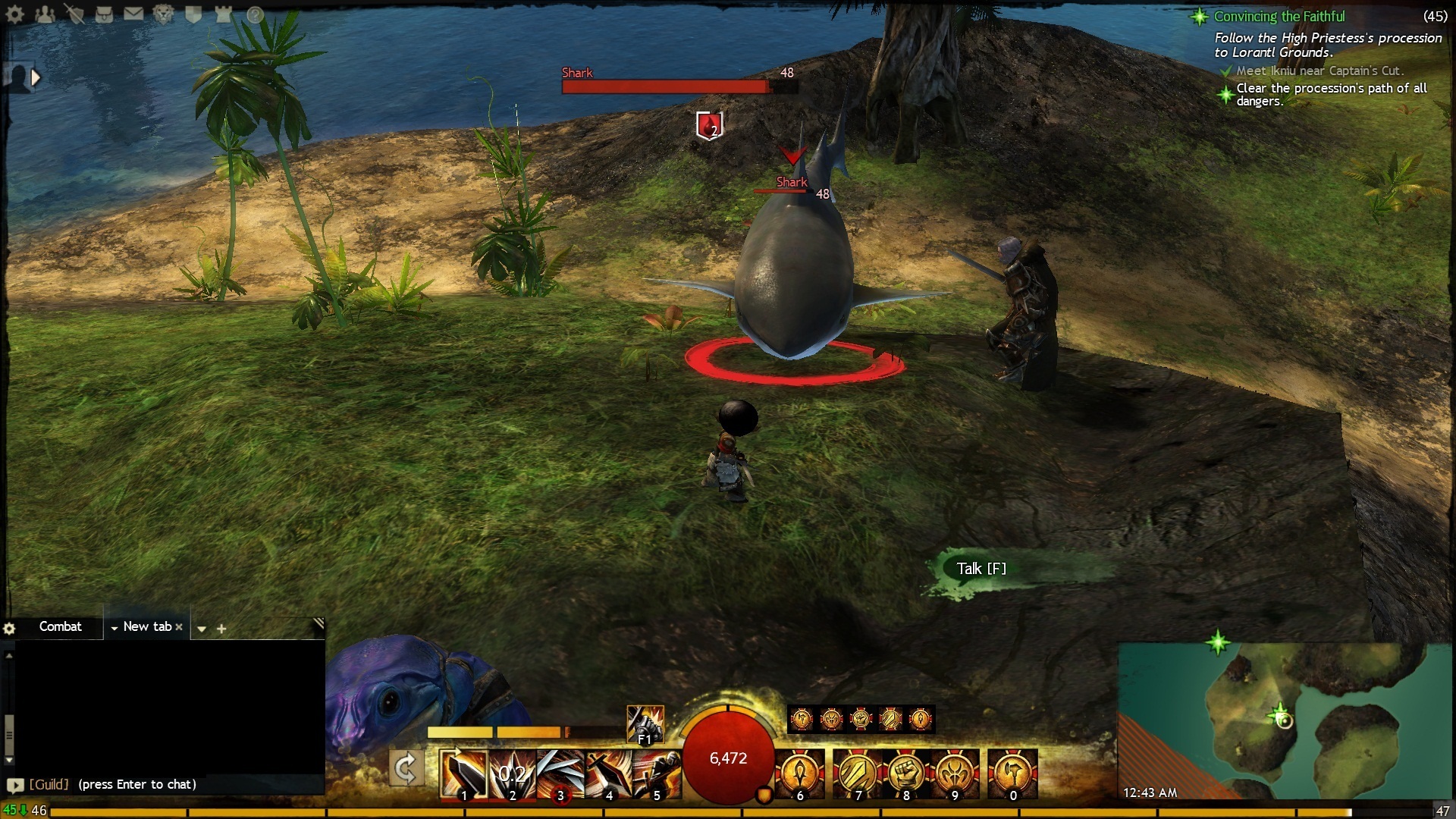1456x819 pixels.
Task: Click the chat input field
Action: coord(167,784)
